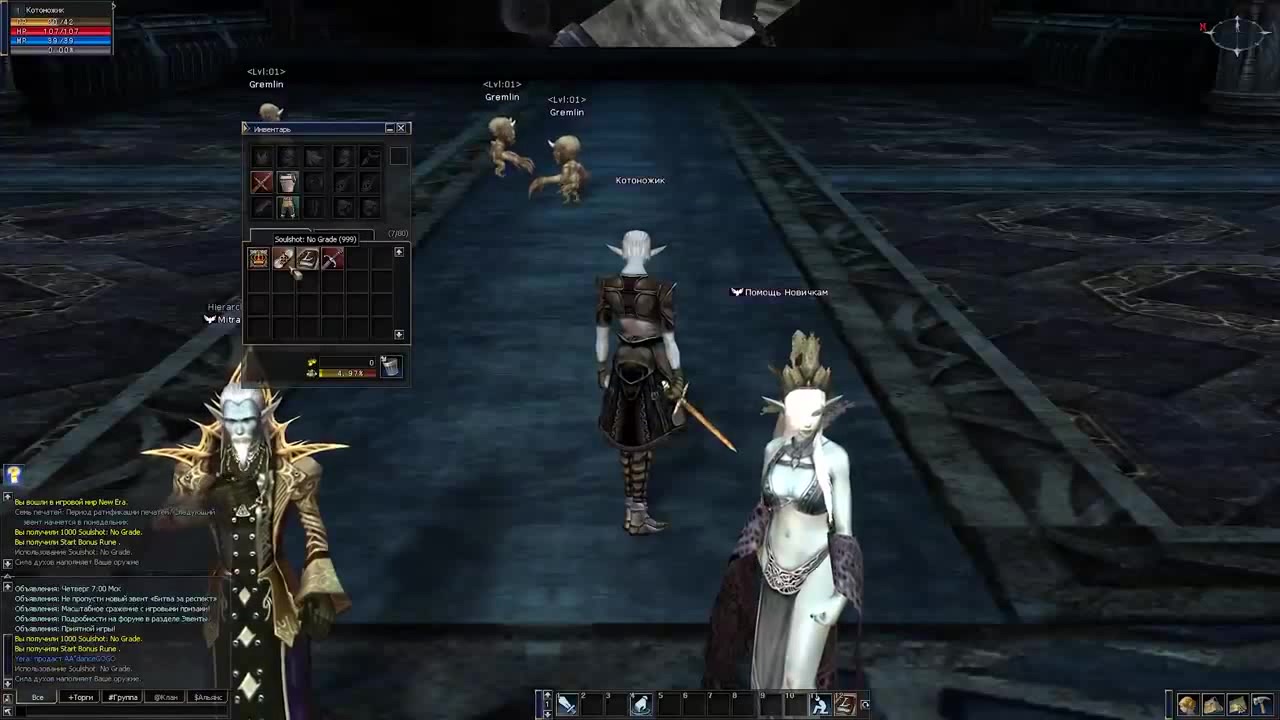The height and width of the screenshot is (720, 1280).
Task: Switch chat to the @Клан tab
Action: [x=166, y=697]
